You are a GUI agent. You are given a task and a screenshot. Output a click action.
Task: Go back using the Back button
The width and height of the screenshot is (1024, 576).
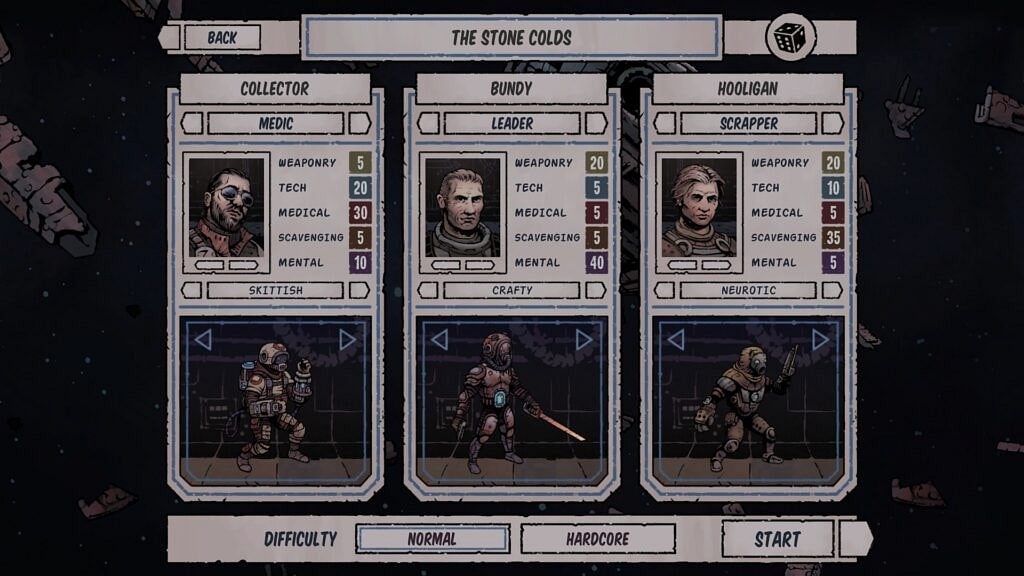click(x=222, y=38)
